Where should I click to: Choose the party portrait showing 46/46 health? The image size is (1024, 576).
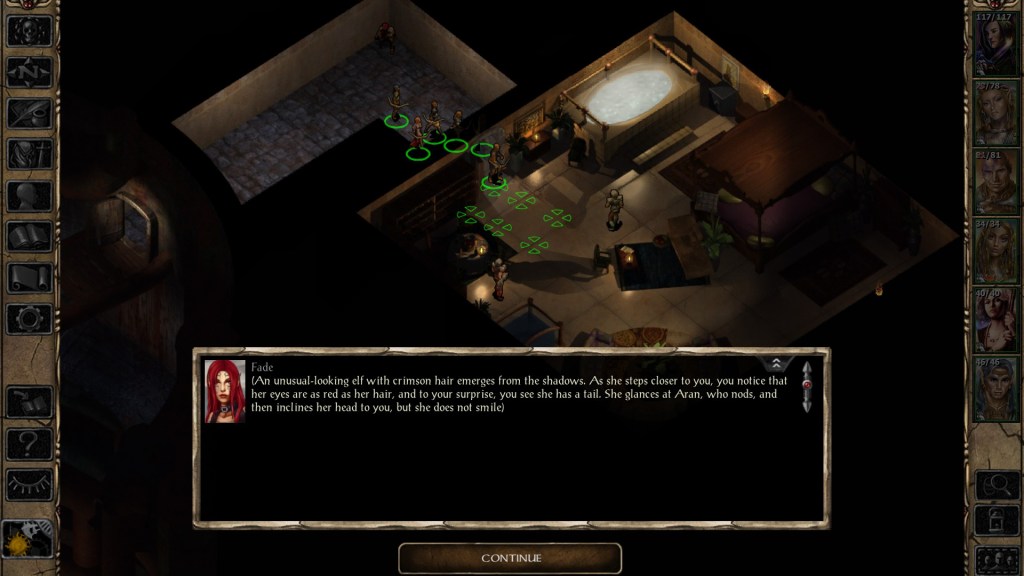pos(996,388)
